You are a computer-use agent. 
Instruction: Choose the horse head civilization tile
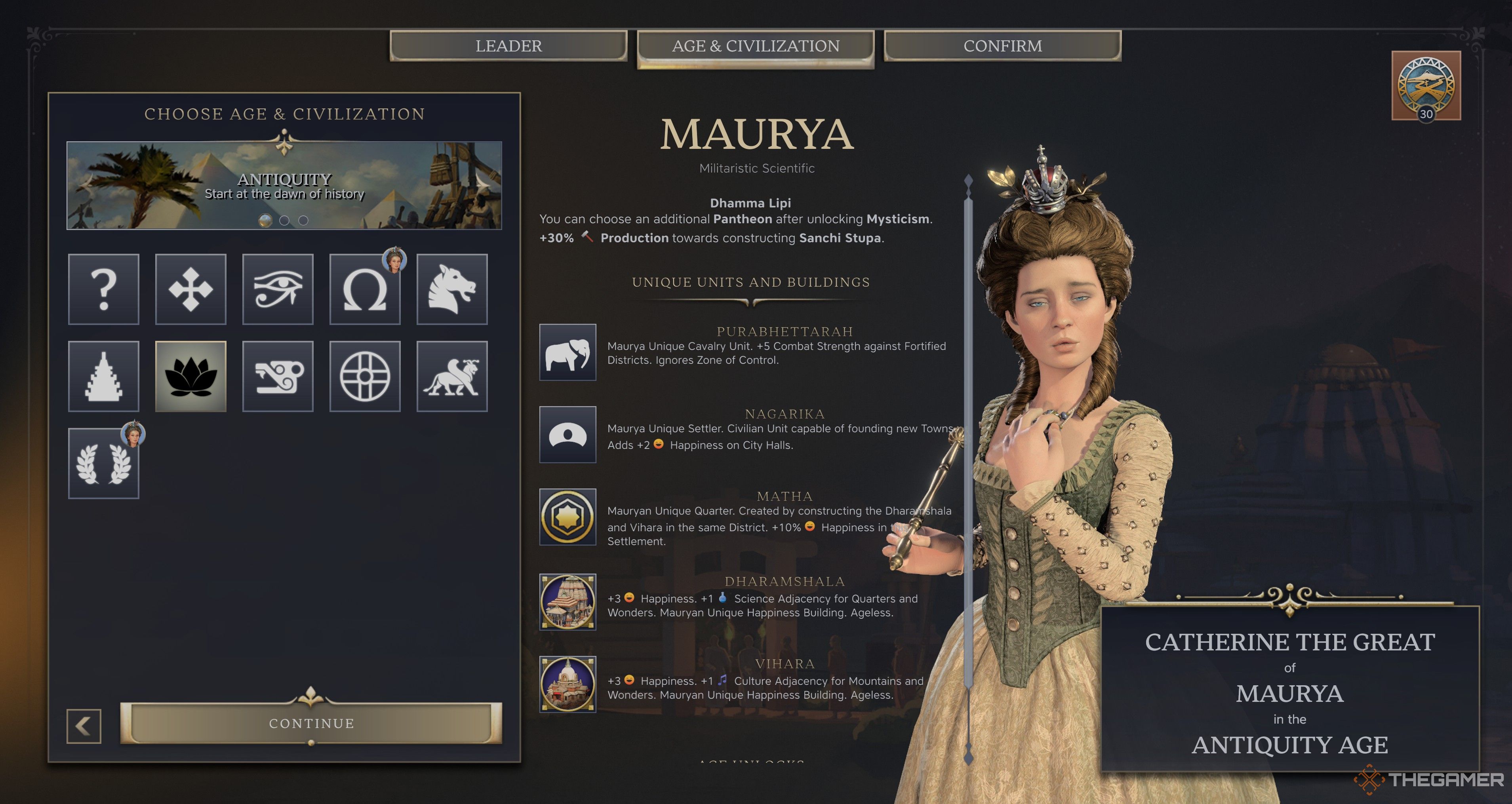pyautogui.click(x=452, y=289)
